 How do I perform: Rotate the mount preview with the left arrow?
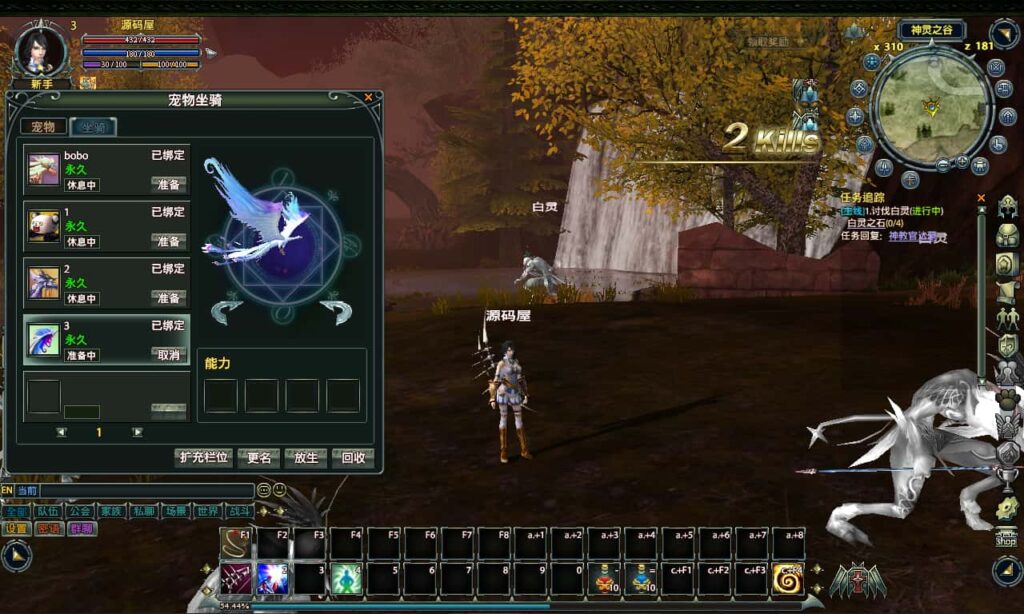pyautogui.click(x=226, y=311)
